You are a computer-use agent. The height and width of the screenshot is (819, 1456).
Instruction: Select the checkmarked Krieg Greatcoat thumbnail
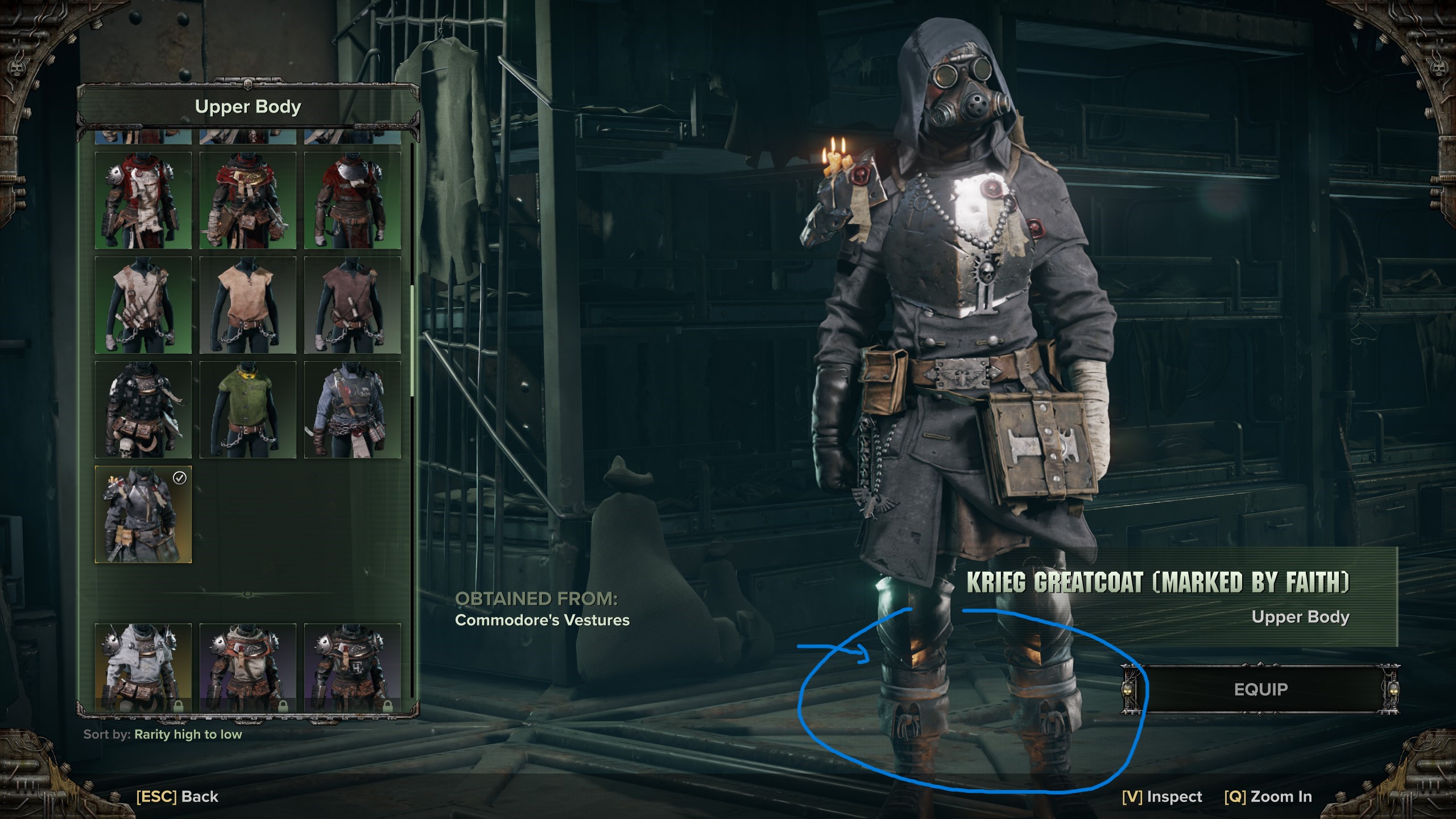tap(143, 514)
